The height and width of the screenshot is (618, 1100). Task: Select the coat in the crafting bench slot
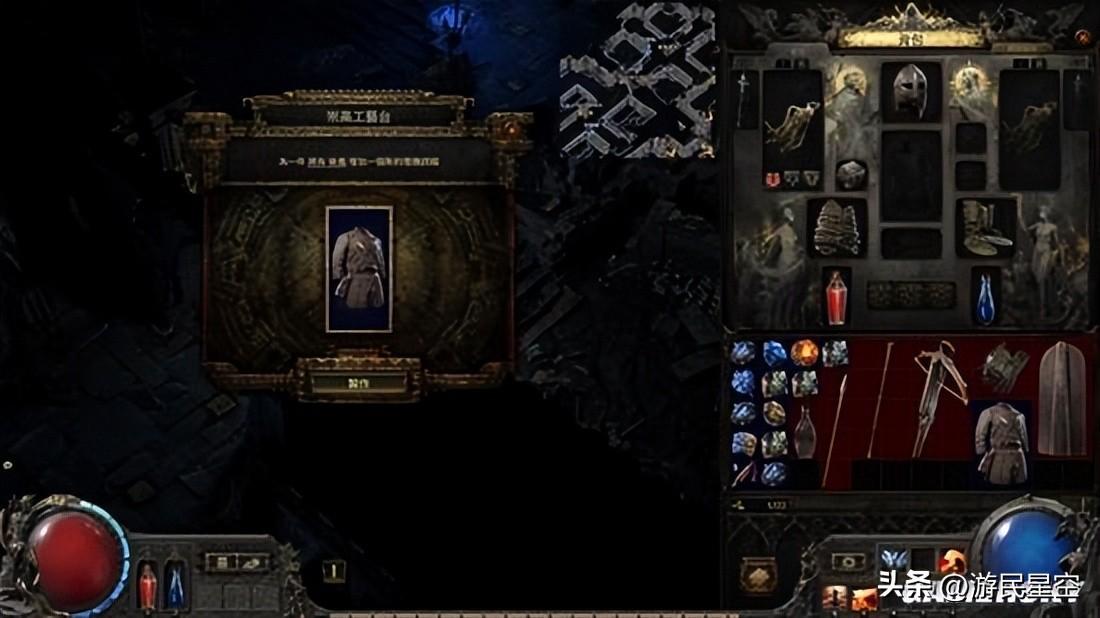pos(359,268)
